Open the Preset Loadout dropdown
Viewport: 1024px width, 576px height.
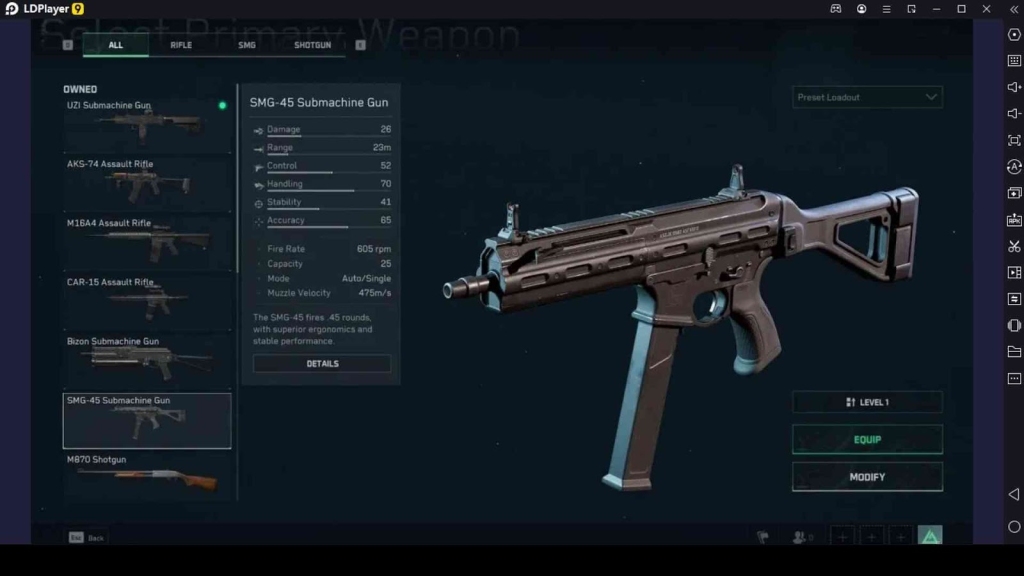(867, 98)
